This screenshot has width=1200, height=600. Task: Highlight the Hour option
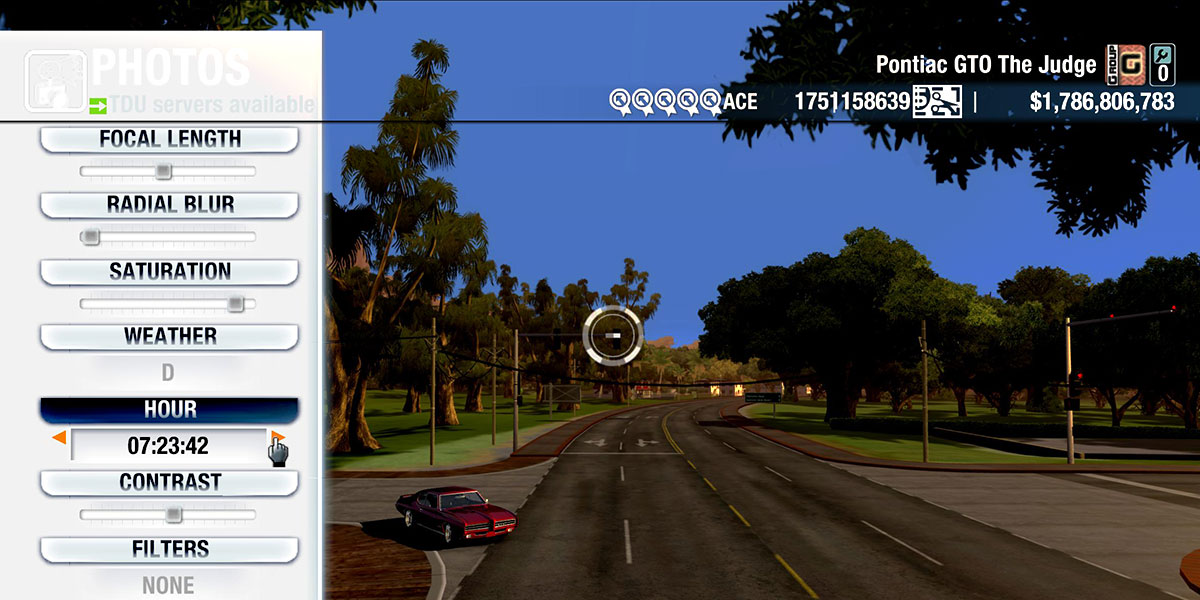point(169,410)
